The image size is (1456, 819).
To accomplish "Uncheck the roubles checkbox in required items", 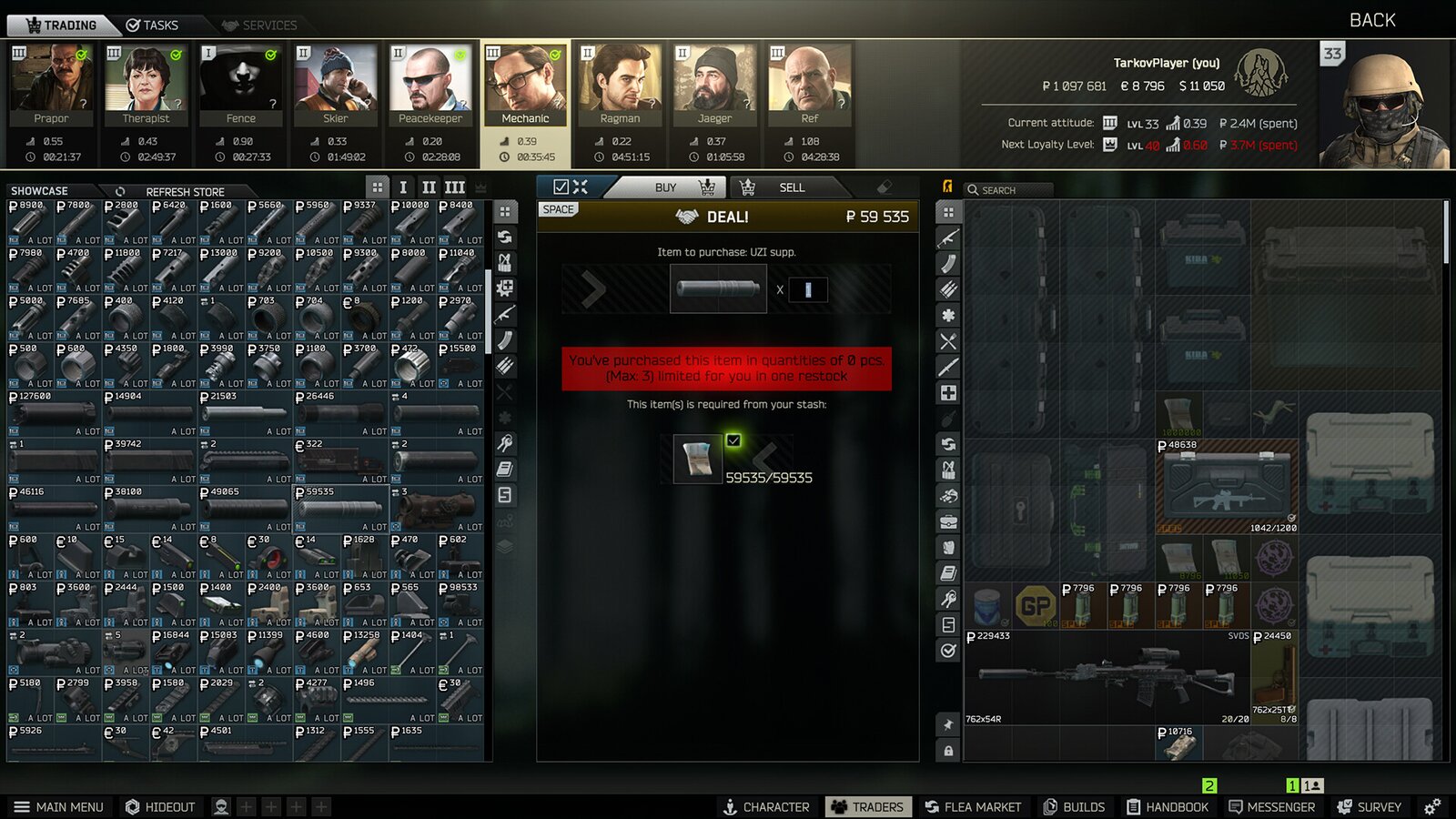I will point(735,439).
